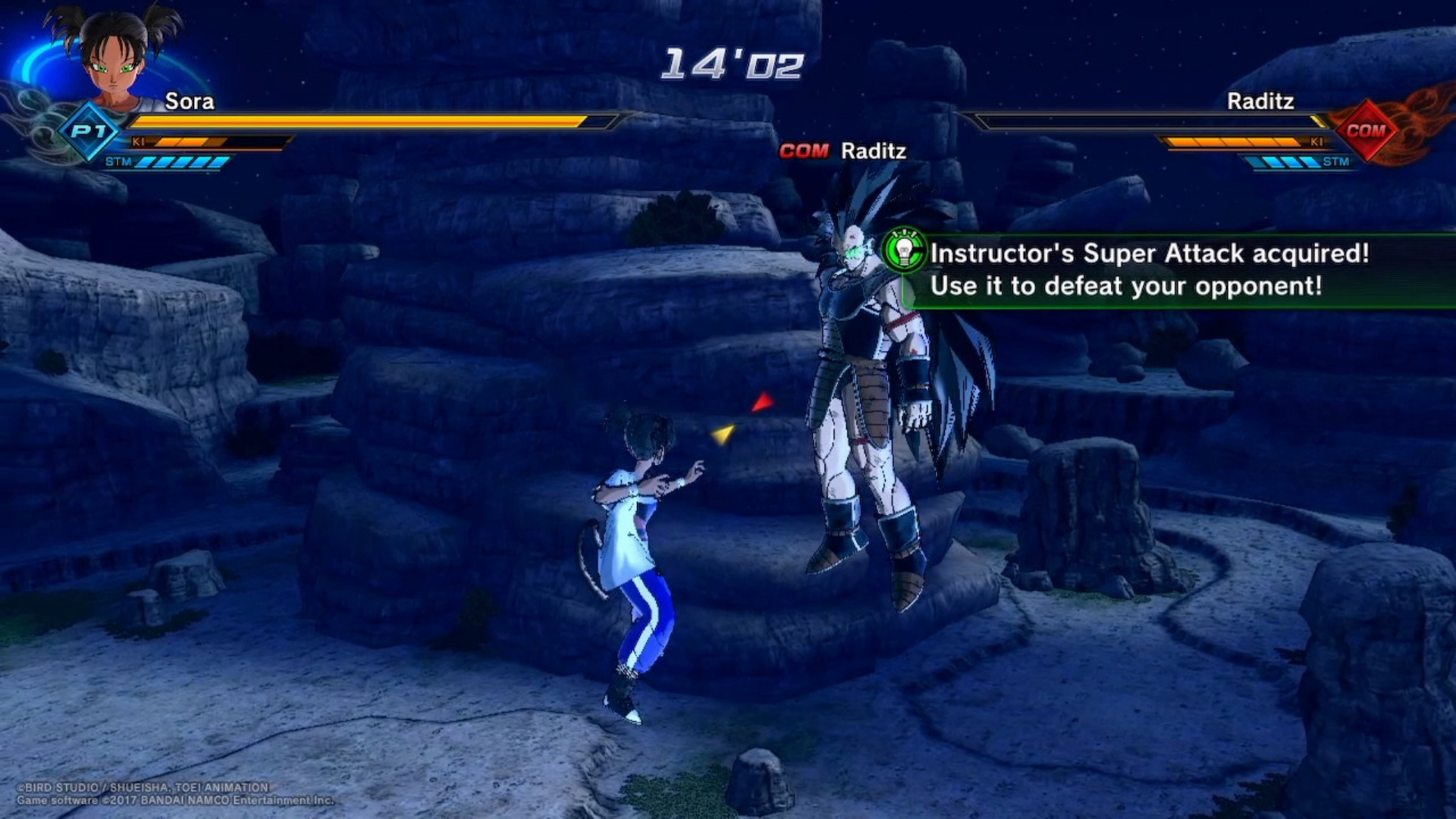Click the green lightbulb hint icon
Viewport: 1456px width, 819px height.
904,251
